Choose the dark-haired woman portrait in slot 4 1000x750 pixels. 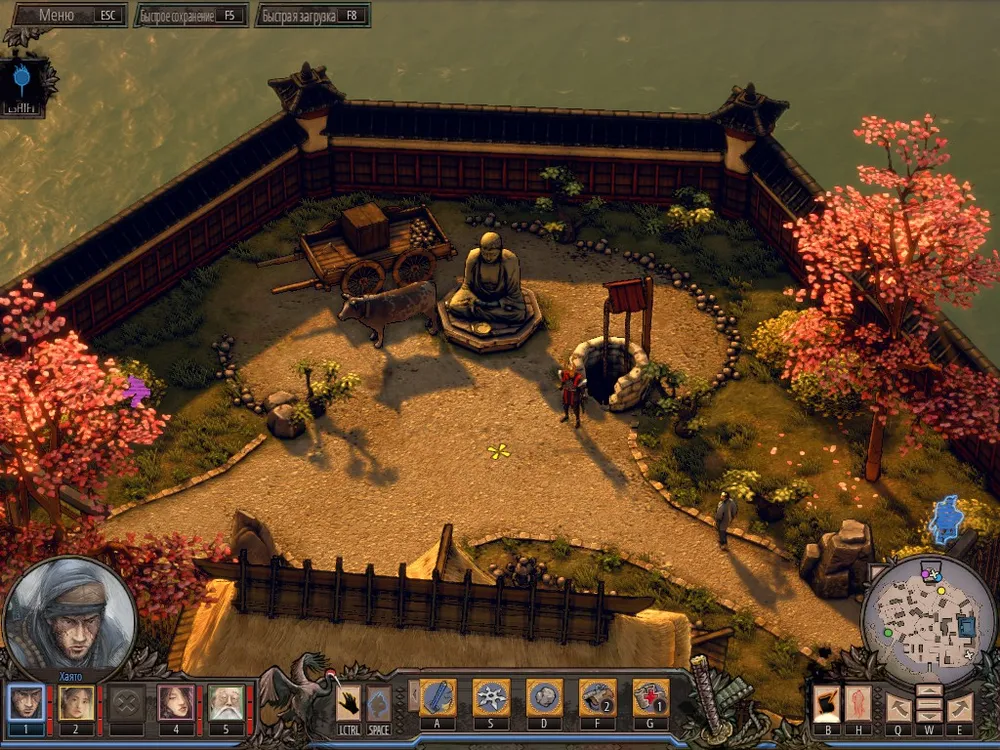tap(176, 703)
